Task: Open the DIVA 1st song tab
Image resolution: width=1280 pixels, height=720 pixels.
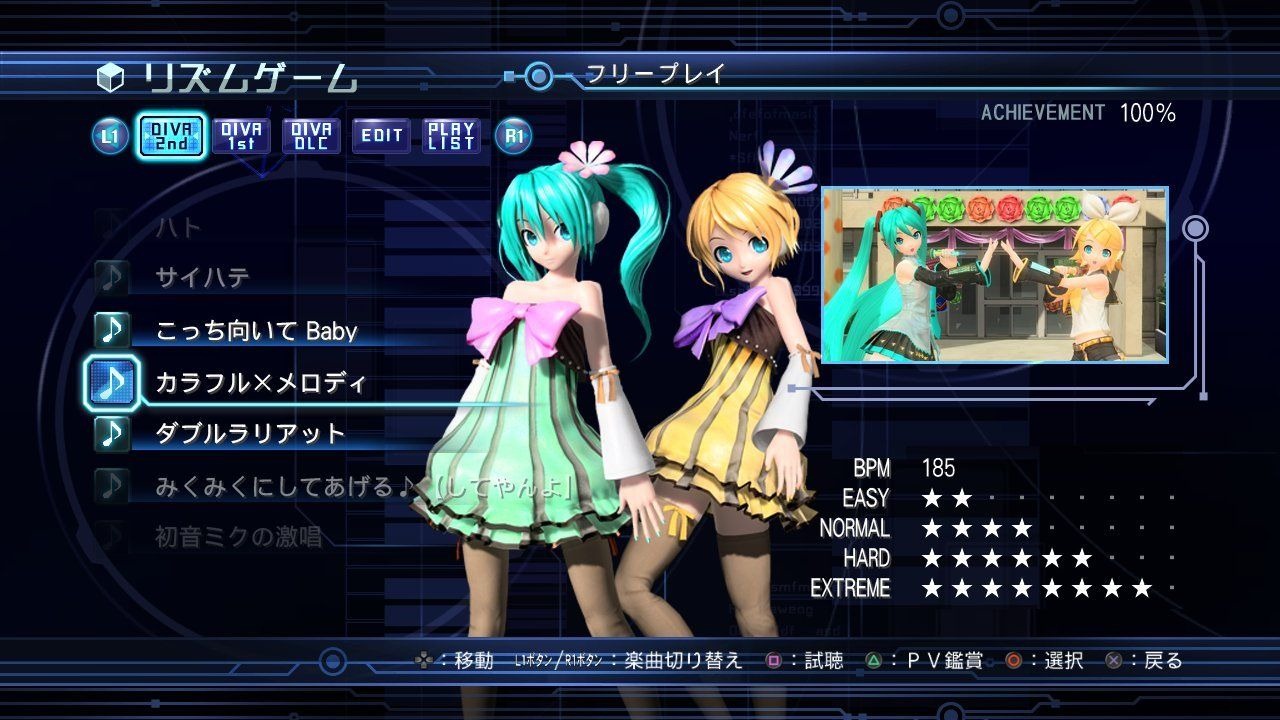Action: 241,136
